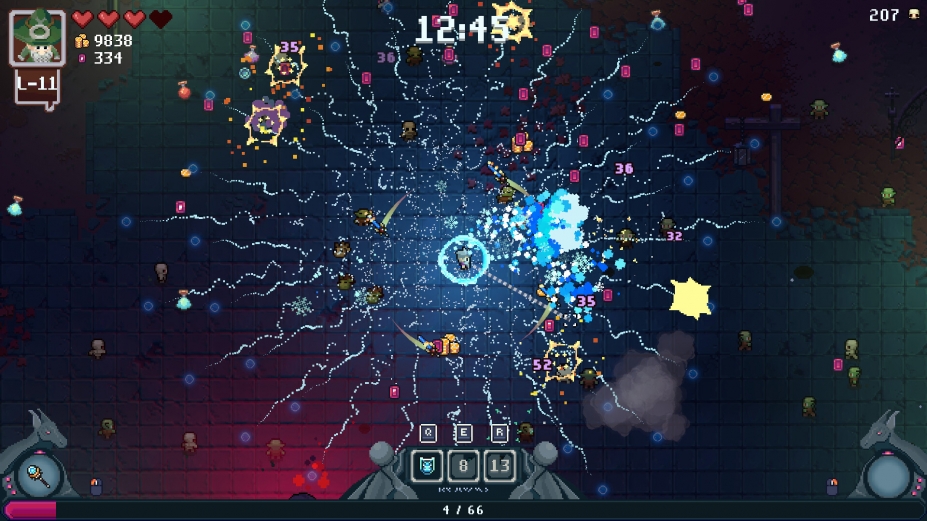Select the wizard character portrait
Viewport: 927px width, 521px height.
pos(37,38)
